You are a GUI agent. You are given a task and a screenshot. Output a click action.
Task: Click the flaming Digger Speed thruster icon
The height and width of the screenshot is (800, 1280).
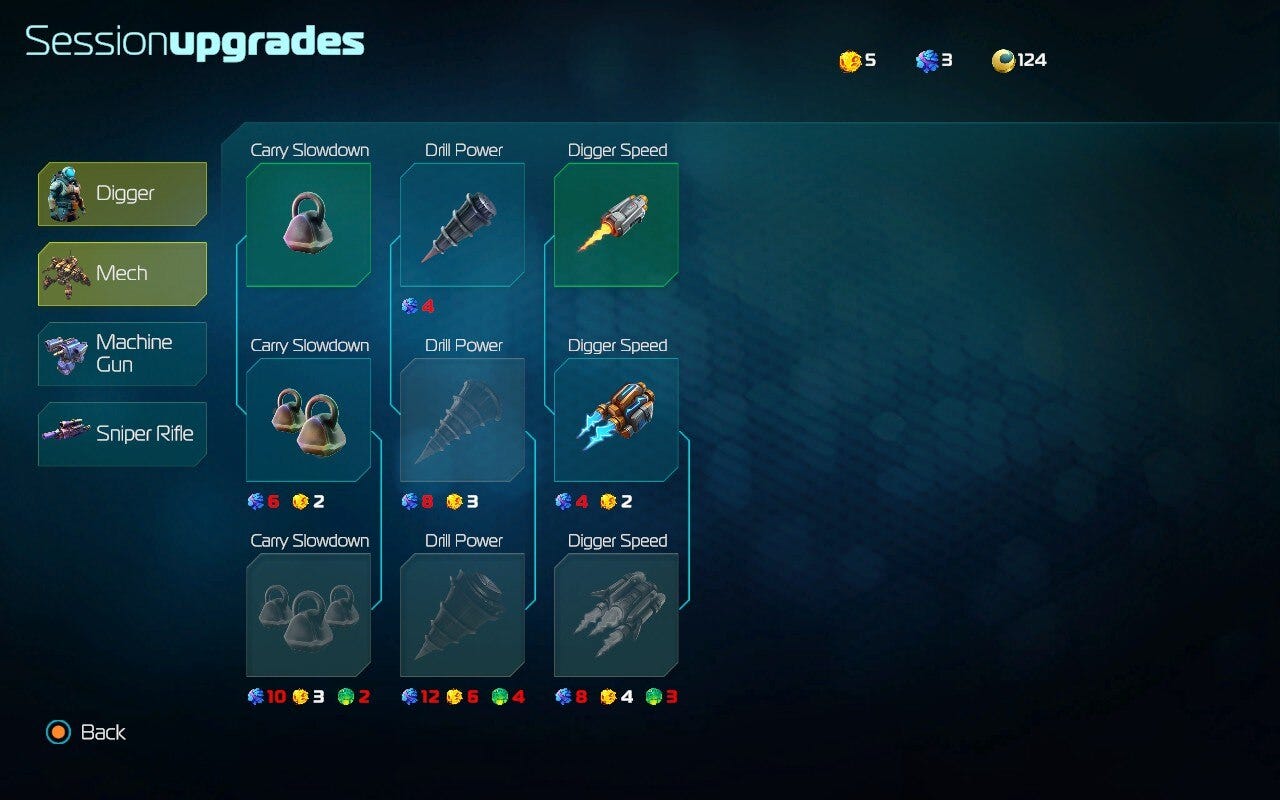tap(615, 224)
